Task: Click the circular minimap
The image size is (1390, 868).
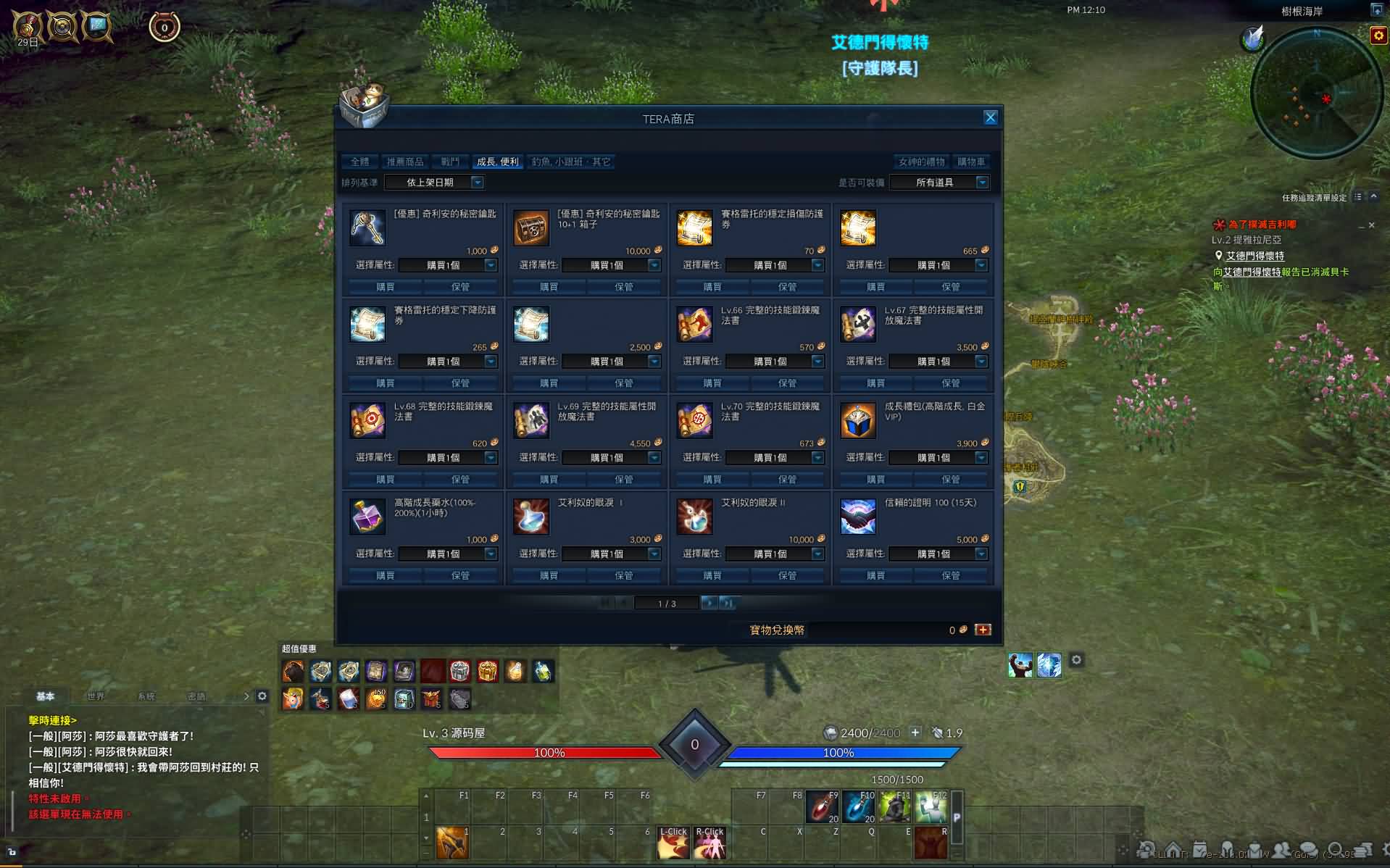Action: pyautogui.click(x=1316, y=94)
